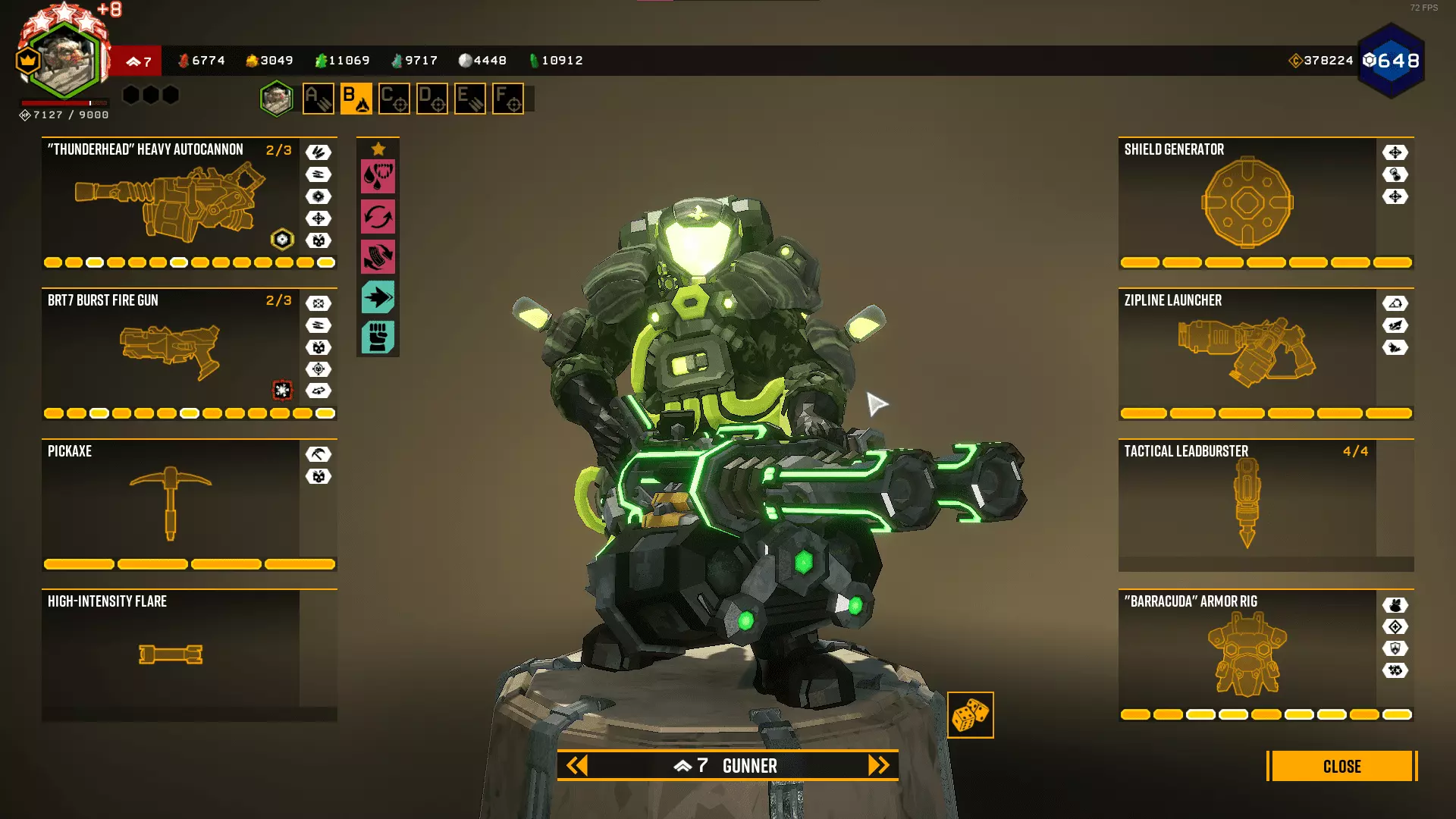Select the blood drop perk icon
The height and width of the screenshot is (819, 1456).
(x=378, y=177)
